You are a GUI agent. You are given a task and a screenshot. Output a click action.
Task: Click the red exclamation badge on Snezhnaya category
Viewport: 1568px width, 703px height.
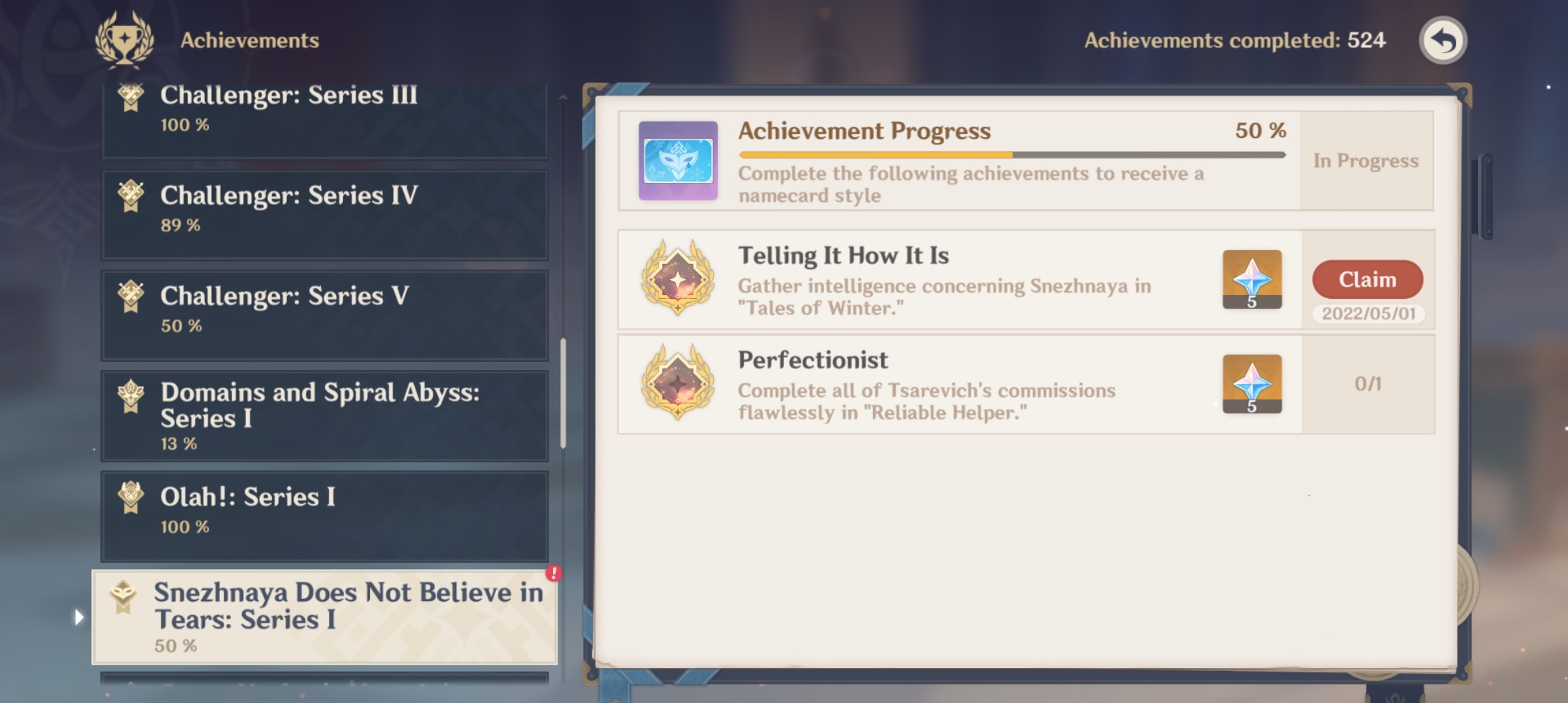click(x=552, y=573)
